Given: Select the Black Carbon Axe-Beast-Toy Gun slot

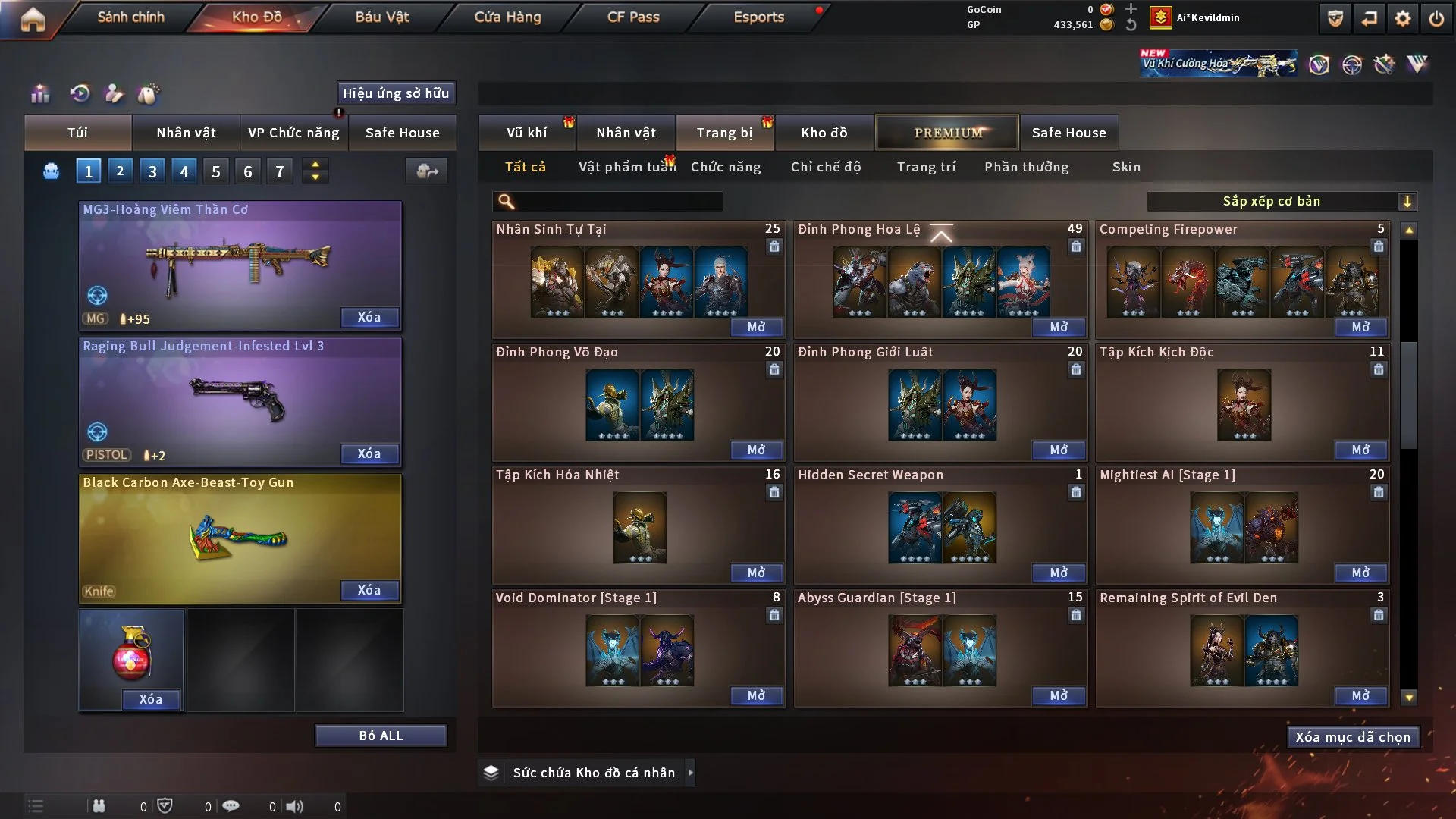Looking at the screenshot, I should click(240, 538).
